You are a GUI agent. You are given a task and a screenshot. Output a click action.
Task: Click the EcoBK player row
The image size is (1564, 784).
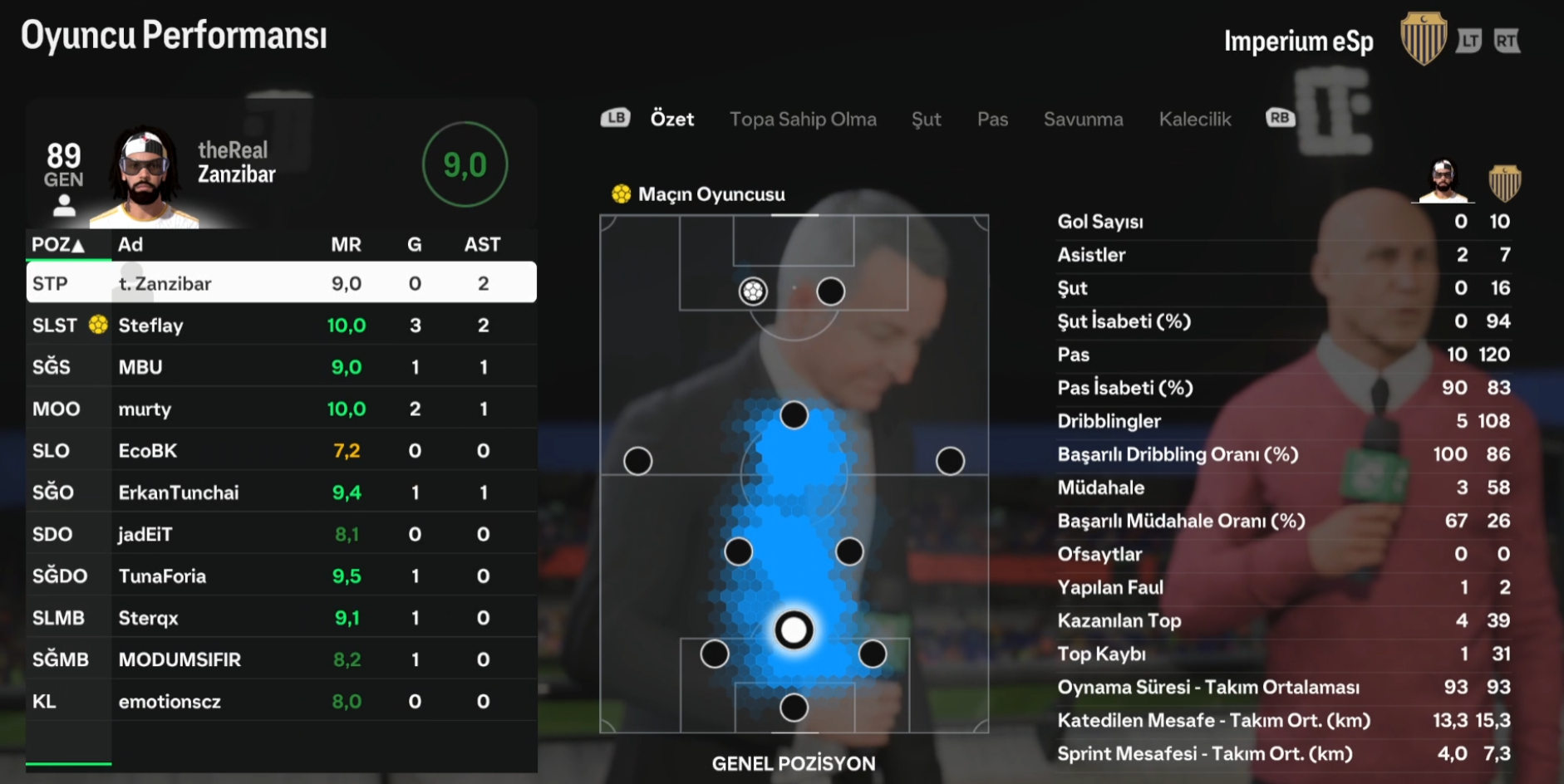pos(281,451)
